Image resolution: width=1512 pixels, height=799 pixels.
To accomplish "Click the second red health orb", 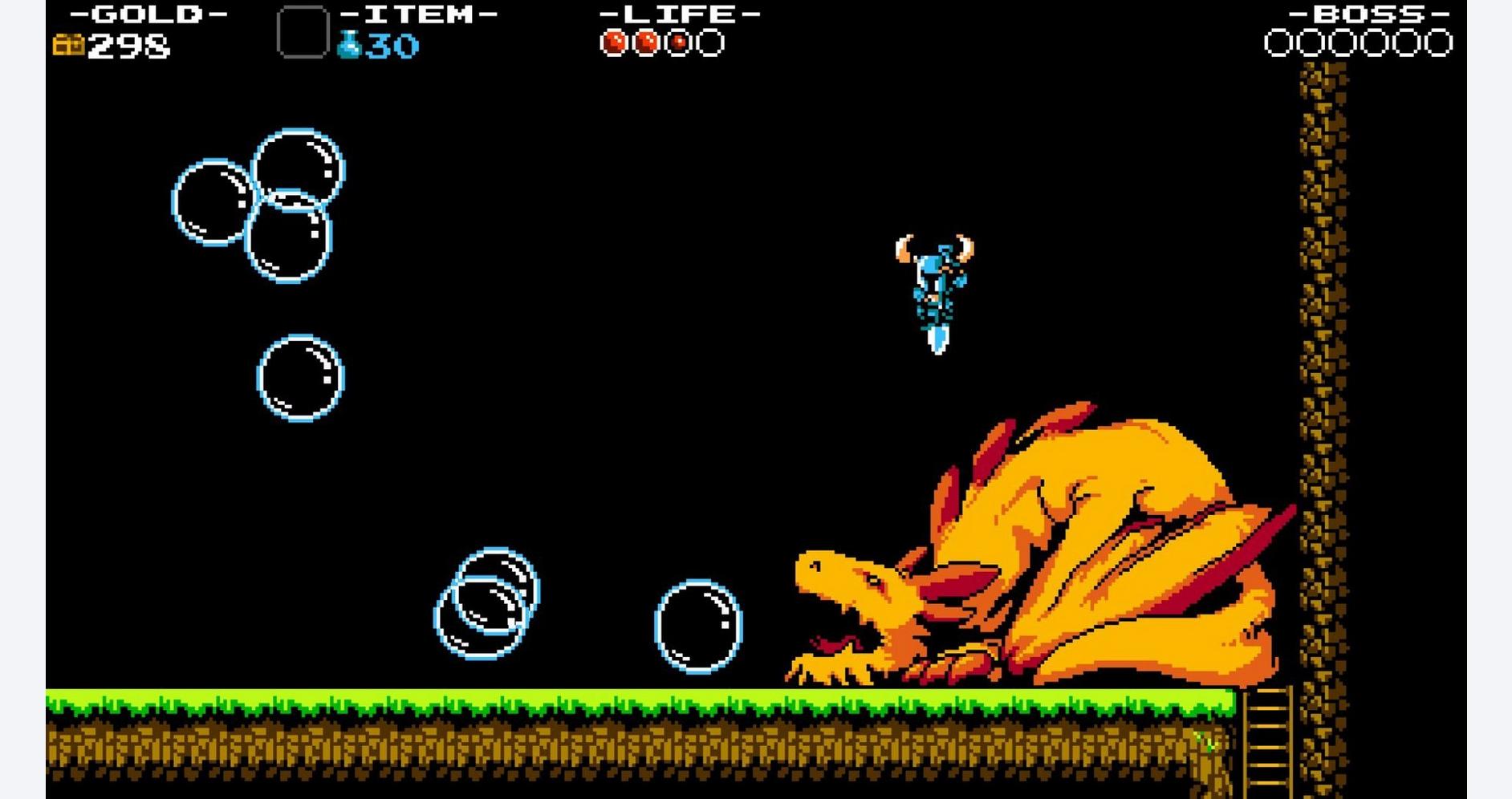I will pos(647,41).
